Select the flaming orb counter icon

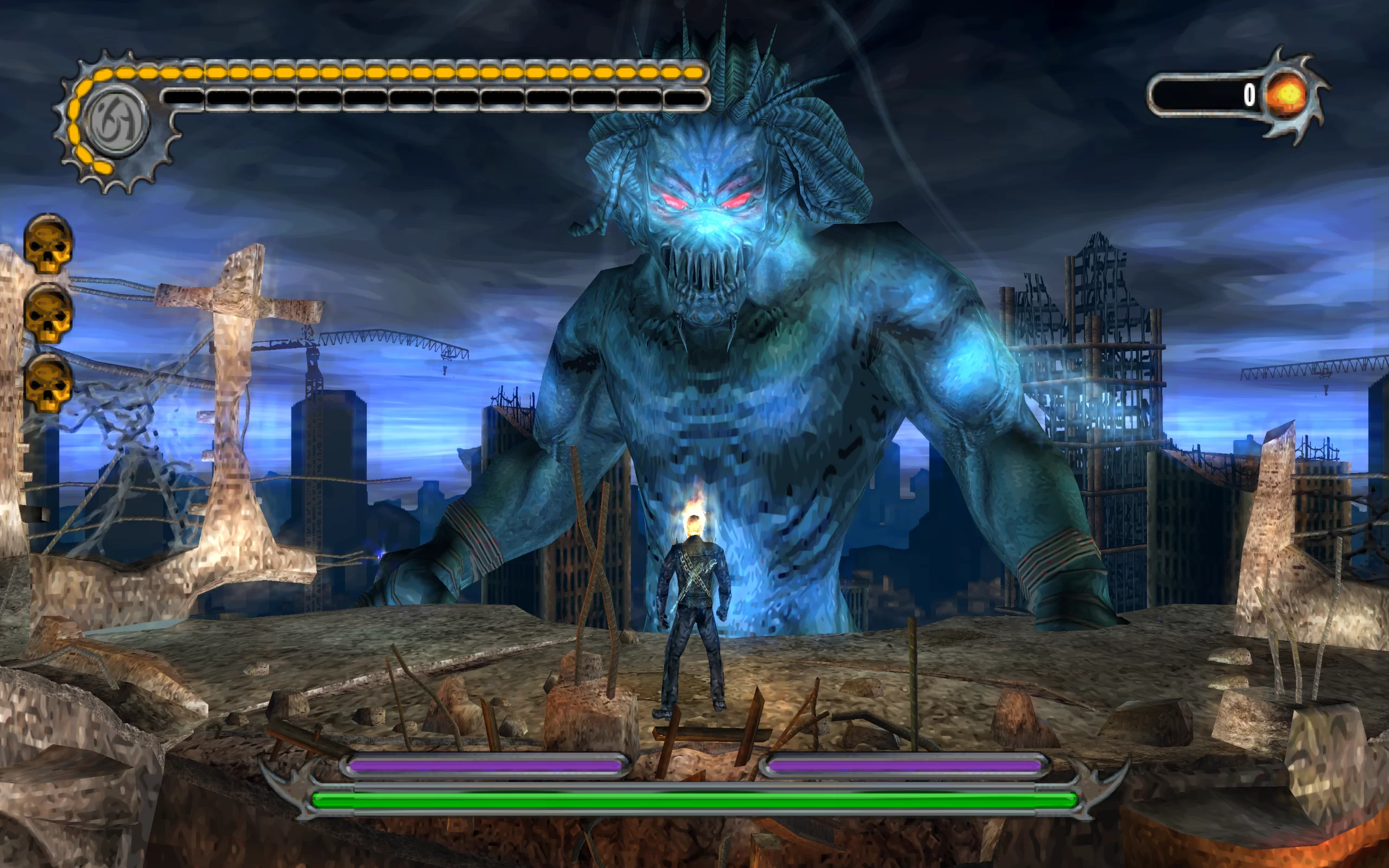click(x=1286, y=95)
